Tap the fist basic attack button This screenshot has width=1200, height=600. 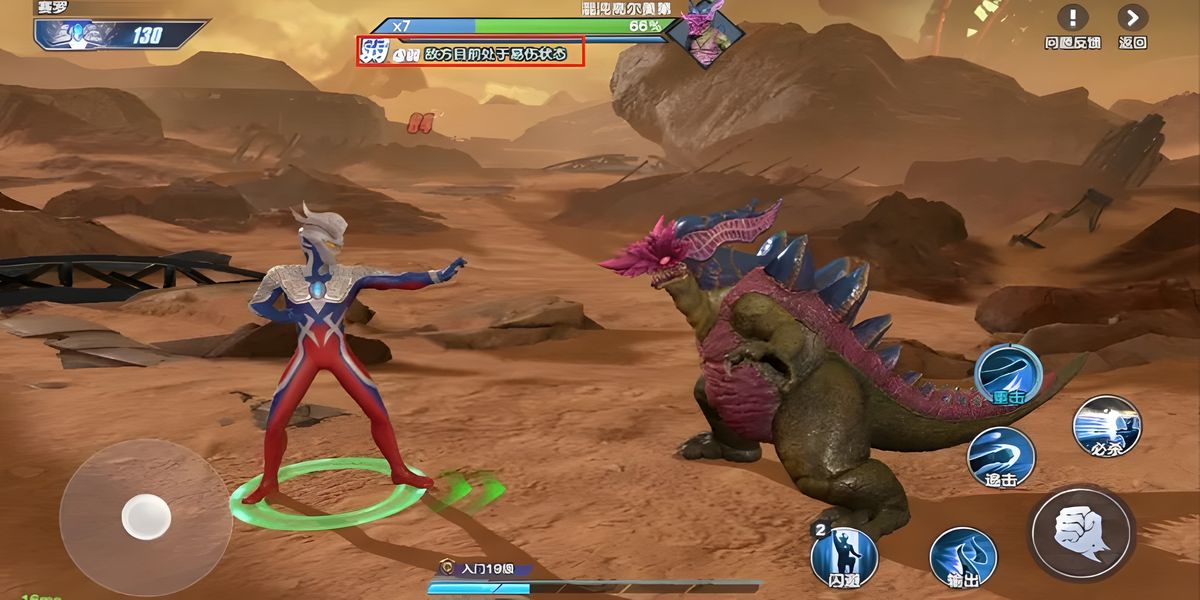click(x=1081, y=531)
